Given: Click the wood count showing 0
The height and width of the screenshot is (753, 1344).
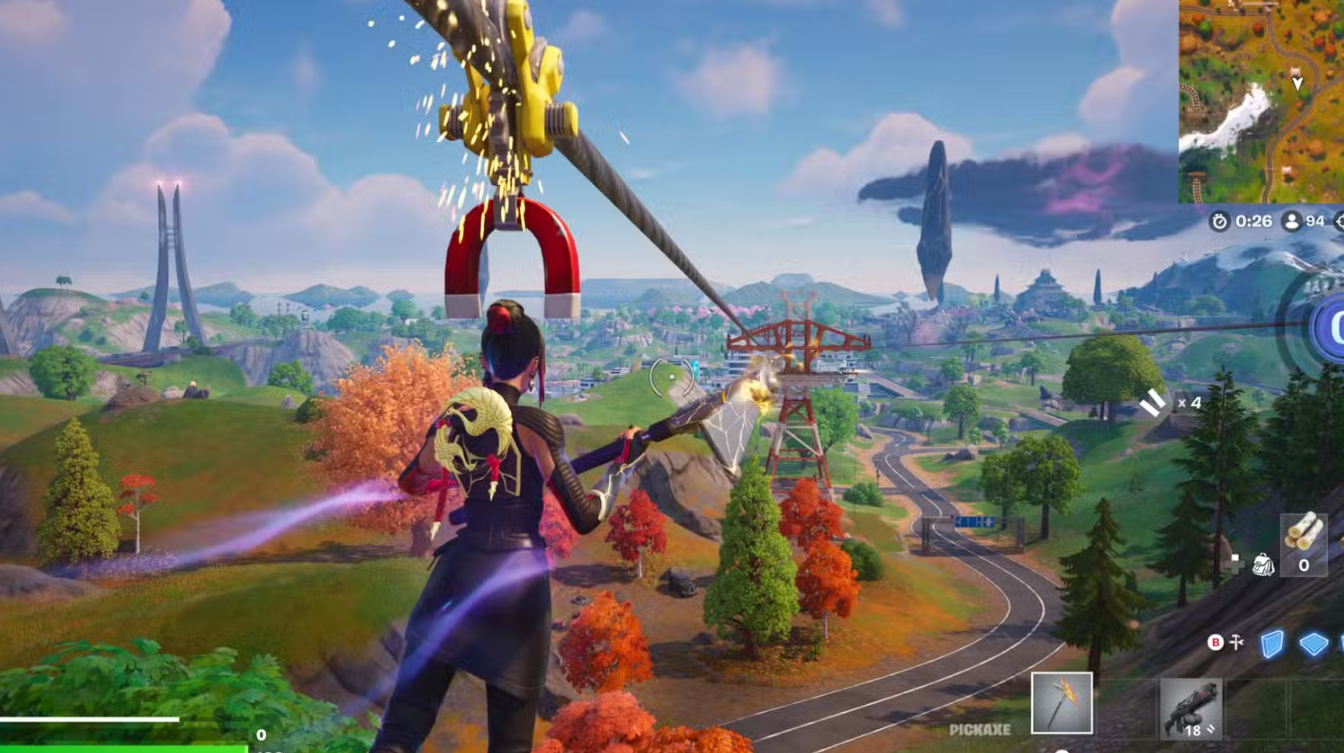Looking at the screenshot, I should pos(1304,564).
